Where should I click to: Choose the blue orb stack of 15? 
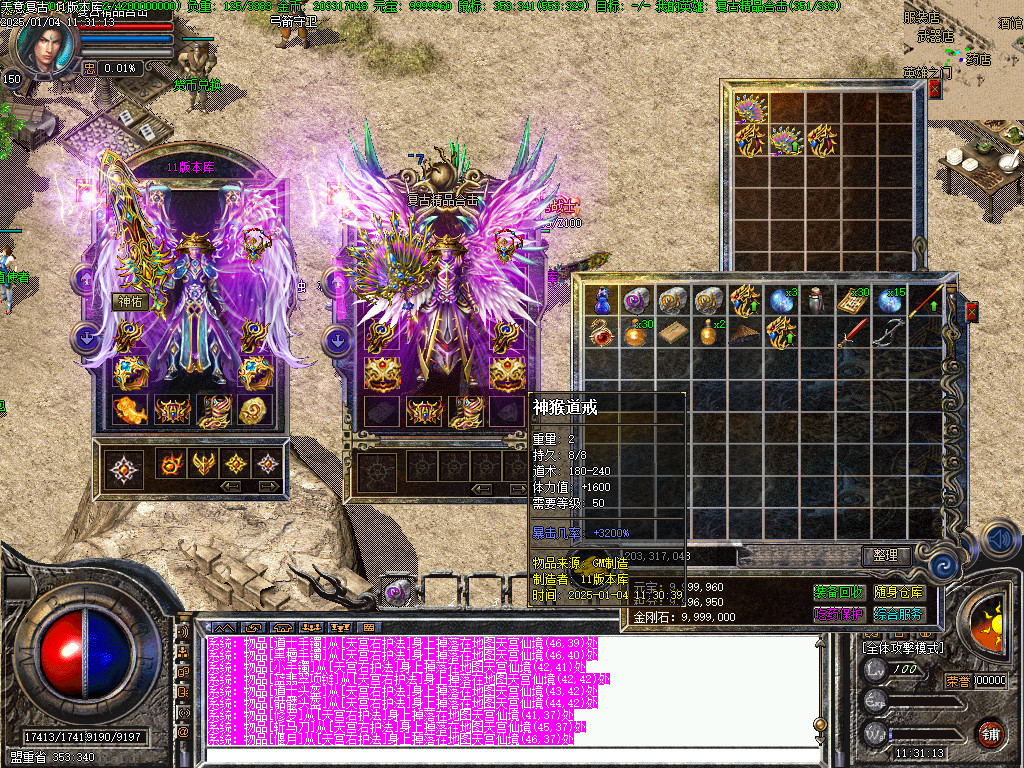[x=889, y=299]
